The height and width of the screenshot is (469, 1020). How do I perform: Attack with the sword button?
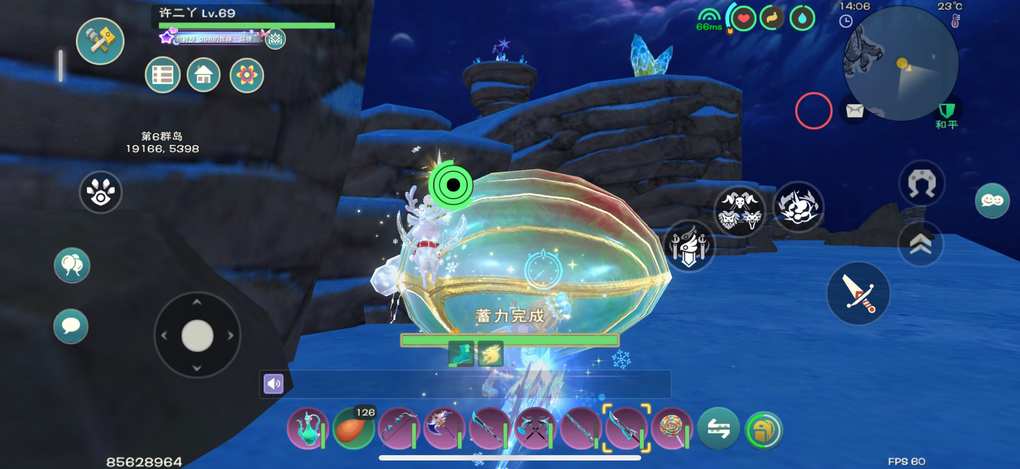pyautogui.click(x=858, y=293)
